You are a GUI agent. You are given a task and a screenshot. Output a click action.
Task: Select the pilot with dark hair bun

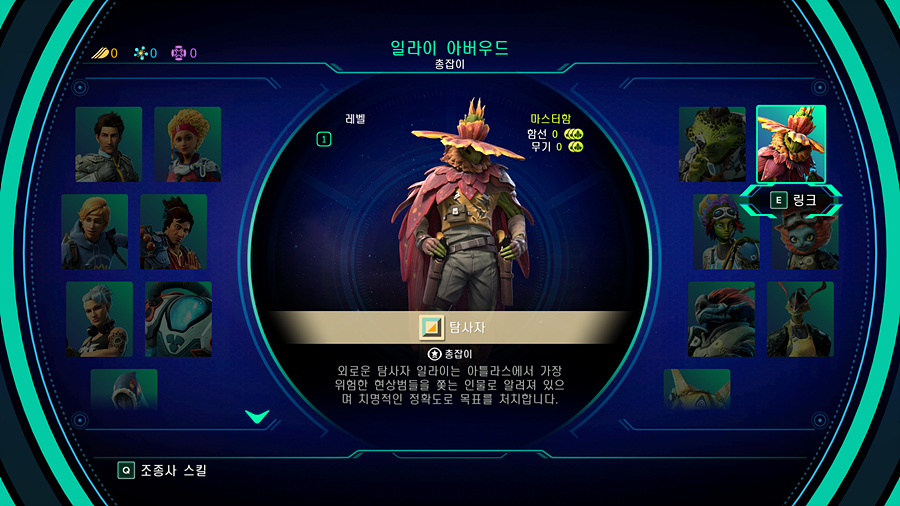(173, 231)
